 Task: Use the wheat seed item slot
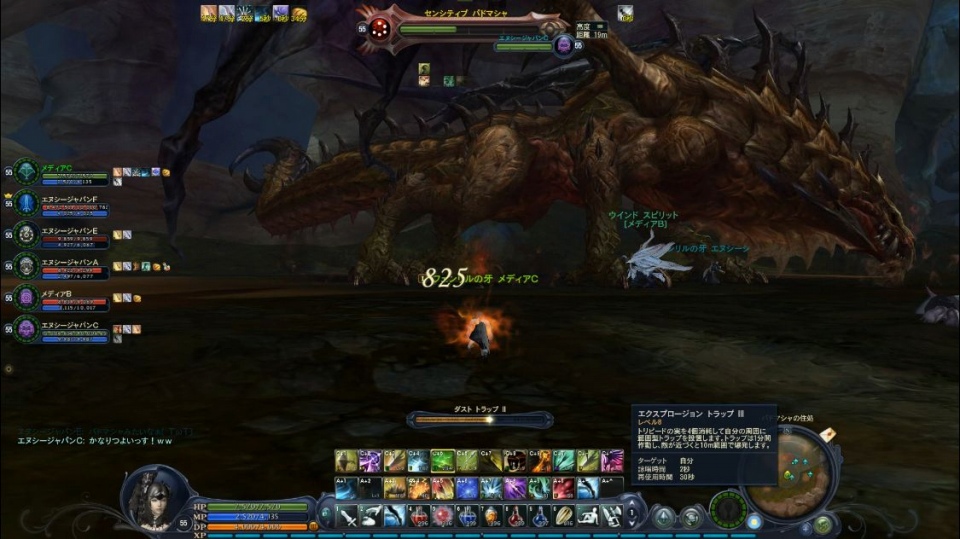click(x=563, y=516)
